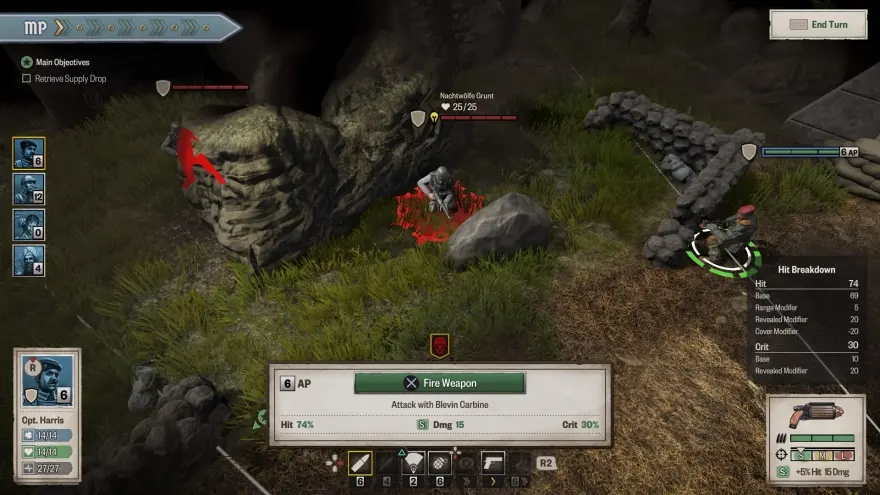Fire the Blevin Carbine with Fire Weapon
This screenshot has height=495, width=880.
[439, 383]
